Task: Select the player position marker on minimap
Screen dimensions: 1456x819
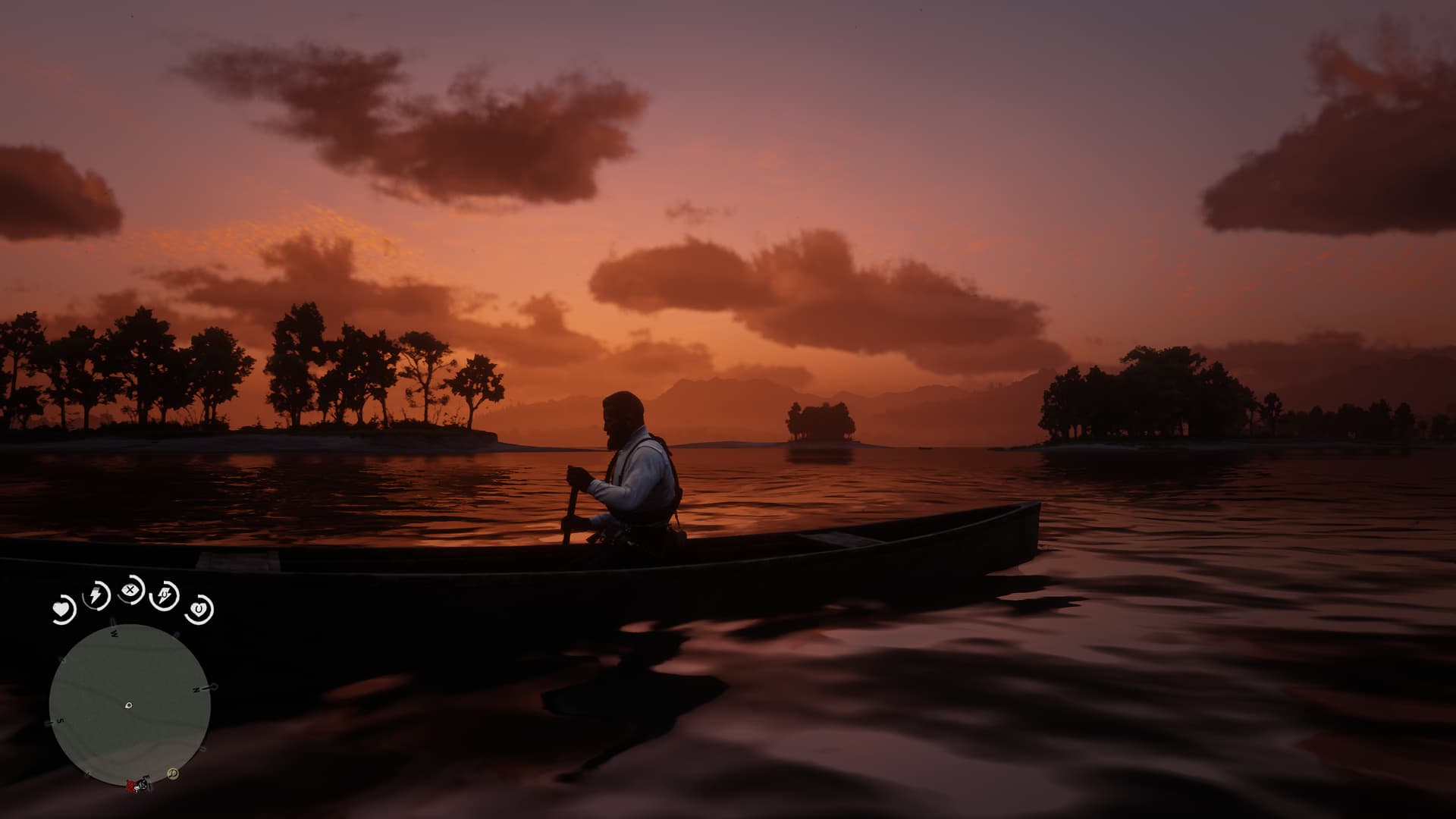Action: click(x=128, y=705)
